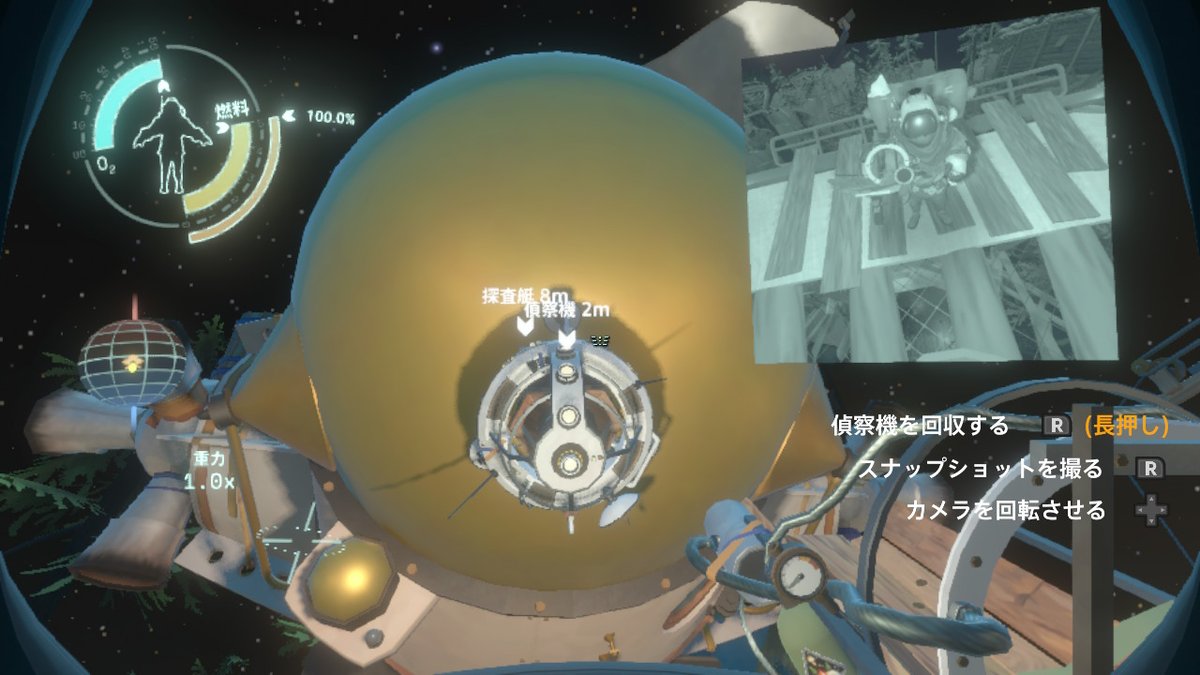Screen dimensions: 1200x675
Task: Select the 探査艇 8m waypoint marker
Action: (525, 324)
